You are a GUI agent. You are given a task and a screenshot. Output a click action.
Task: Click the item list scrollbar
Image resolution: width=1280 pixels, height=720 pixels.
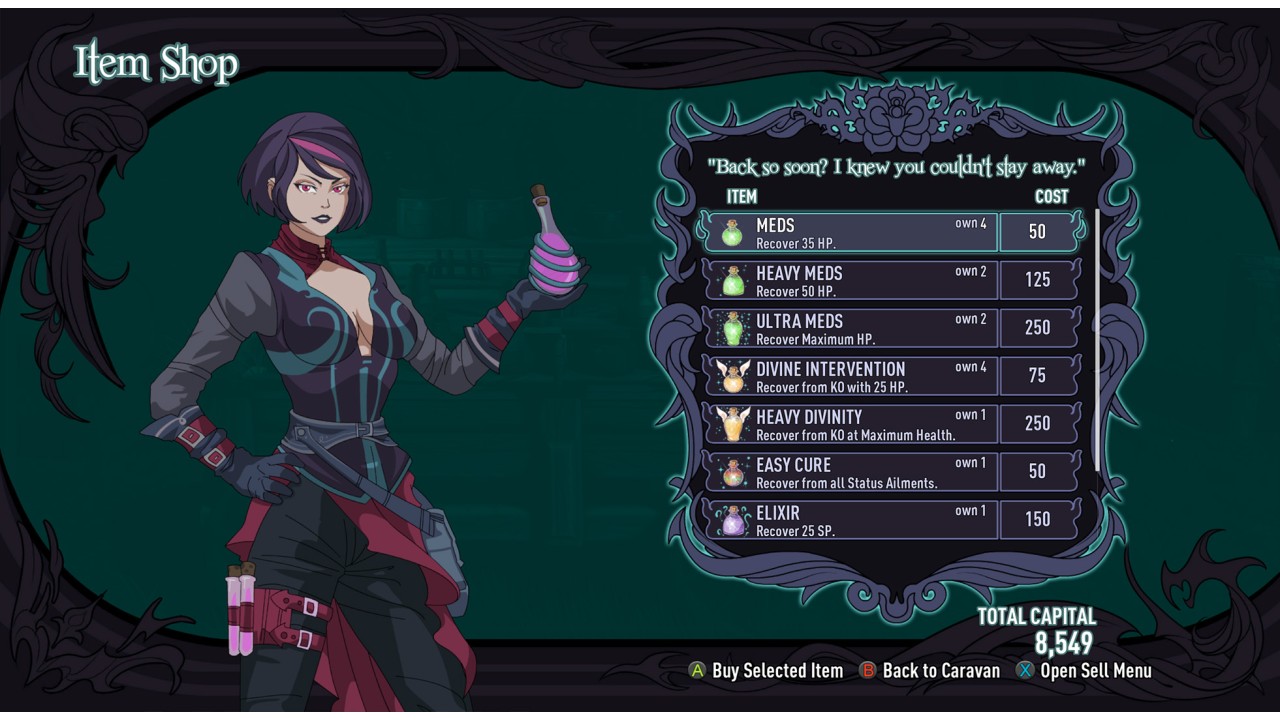(1097, 340)
